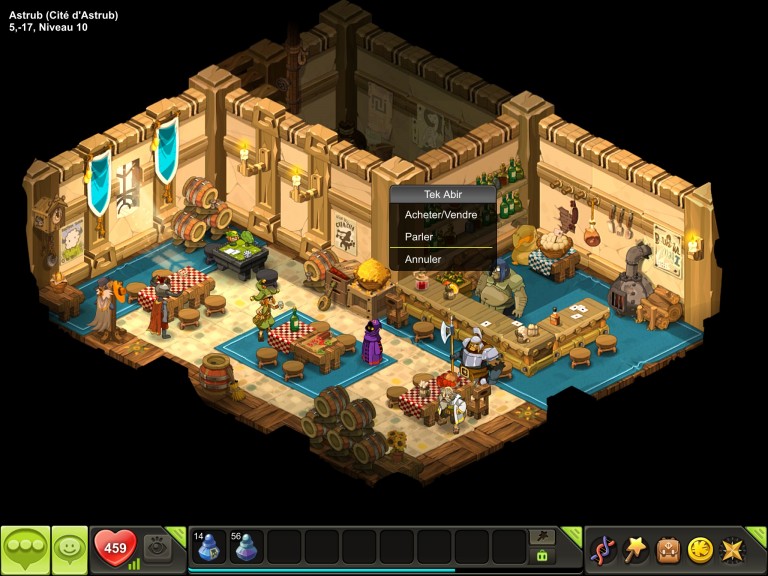Image resolution: width=768 pixels, height=576 pixels.
Task: Open the chat speech bubble button
Action: tap(25, 550)
